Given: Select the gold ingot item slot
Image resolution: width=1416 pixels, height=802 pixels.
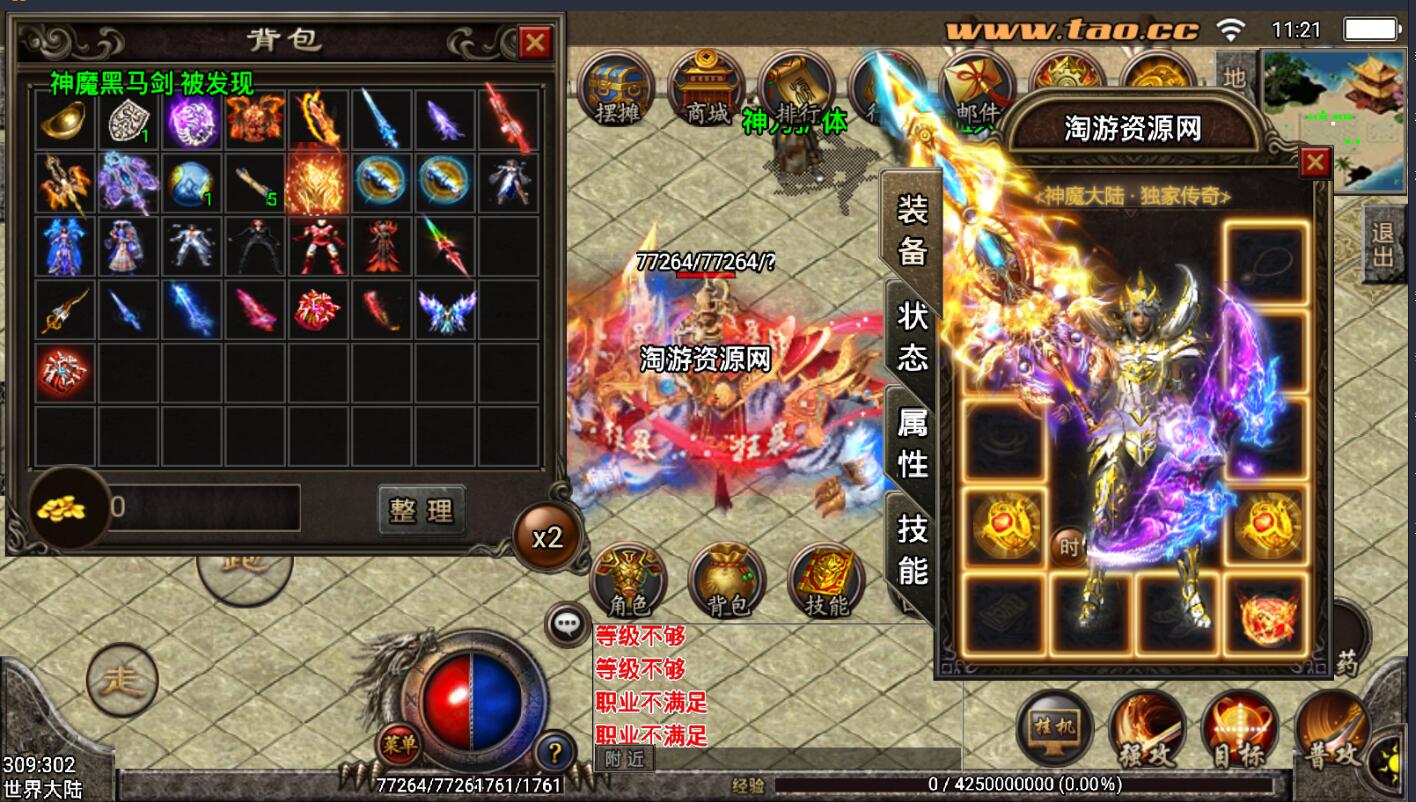Looking at the screenshot, I should coord(65,121).
